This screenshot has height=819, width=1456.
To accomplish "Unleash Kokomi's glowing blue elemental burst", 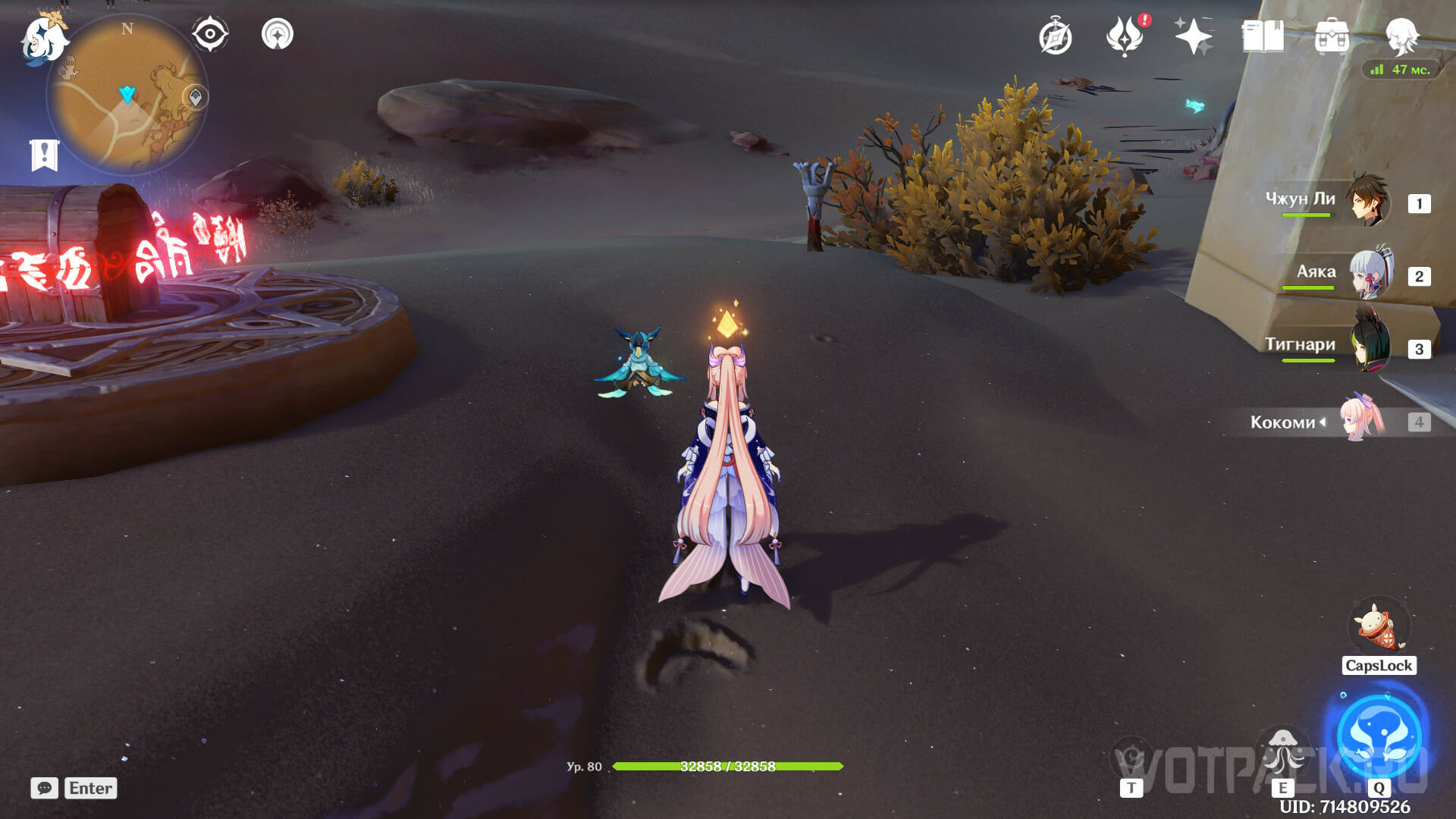I will (1379, 734).
